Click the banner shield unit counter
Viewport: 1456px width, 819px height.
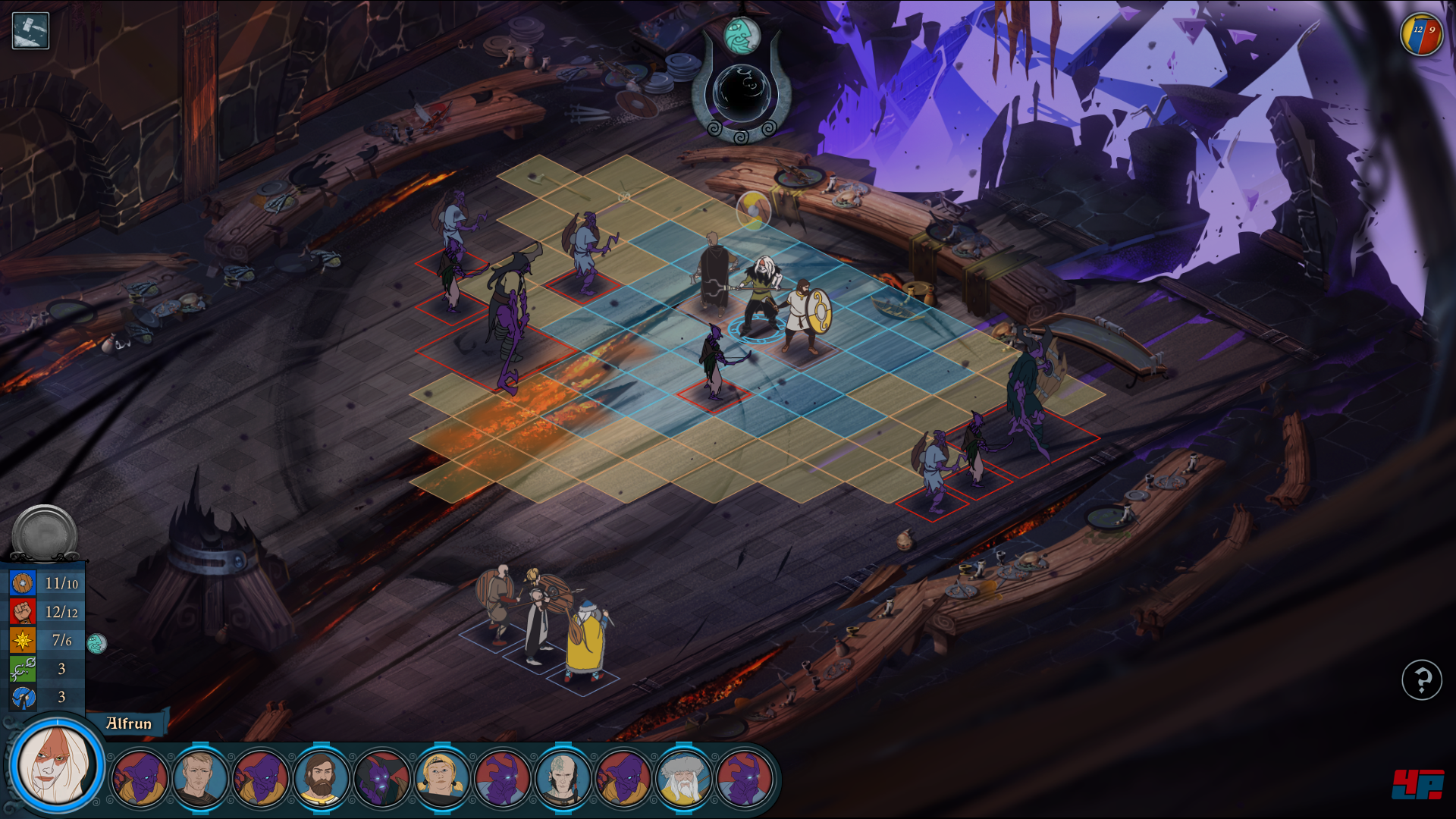[x=1421, y=35]
